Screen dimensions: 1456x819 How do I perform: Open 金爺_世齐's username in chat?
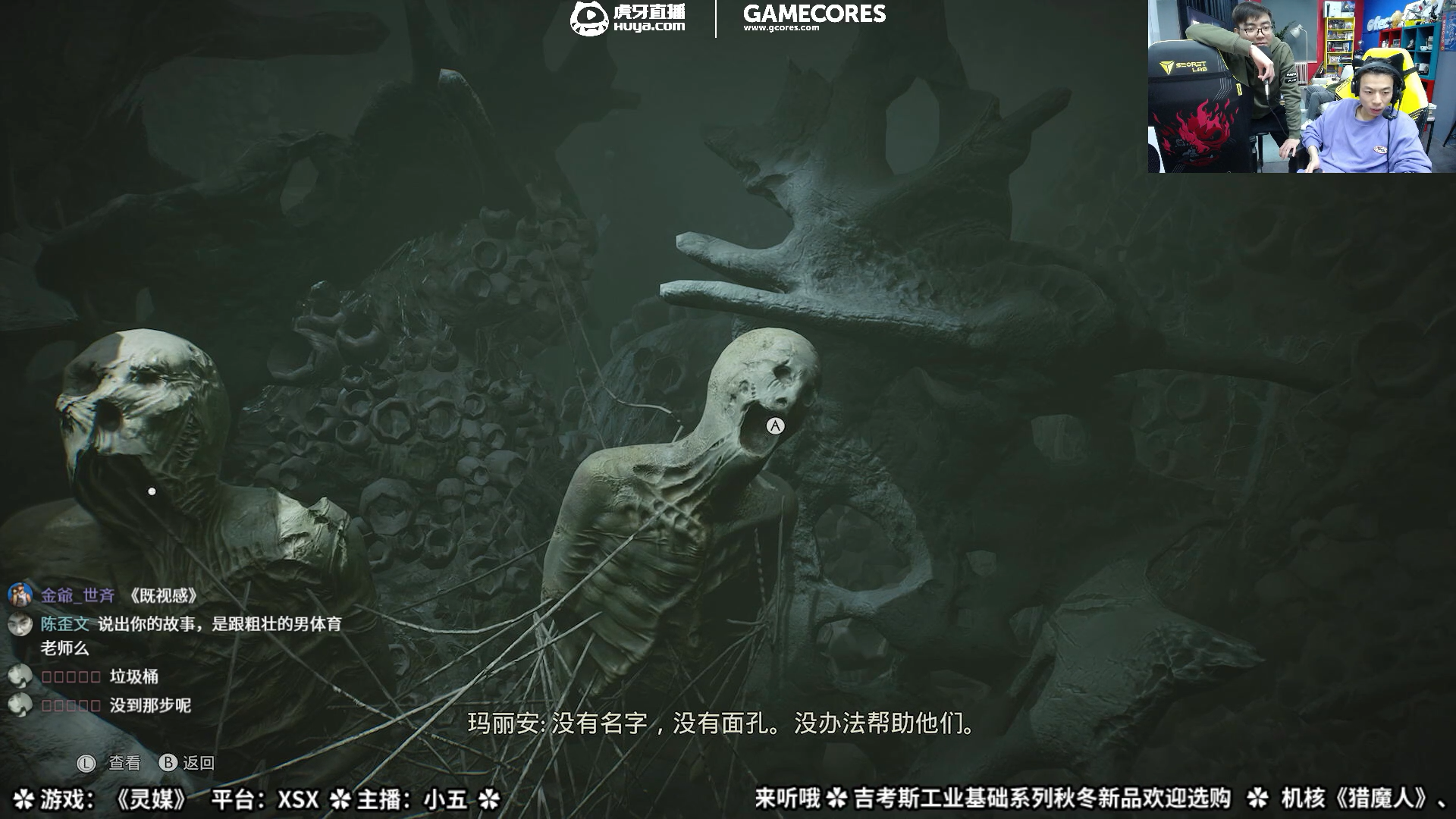[77, 597]
